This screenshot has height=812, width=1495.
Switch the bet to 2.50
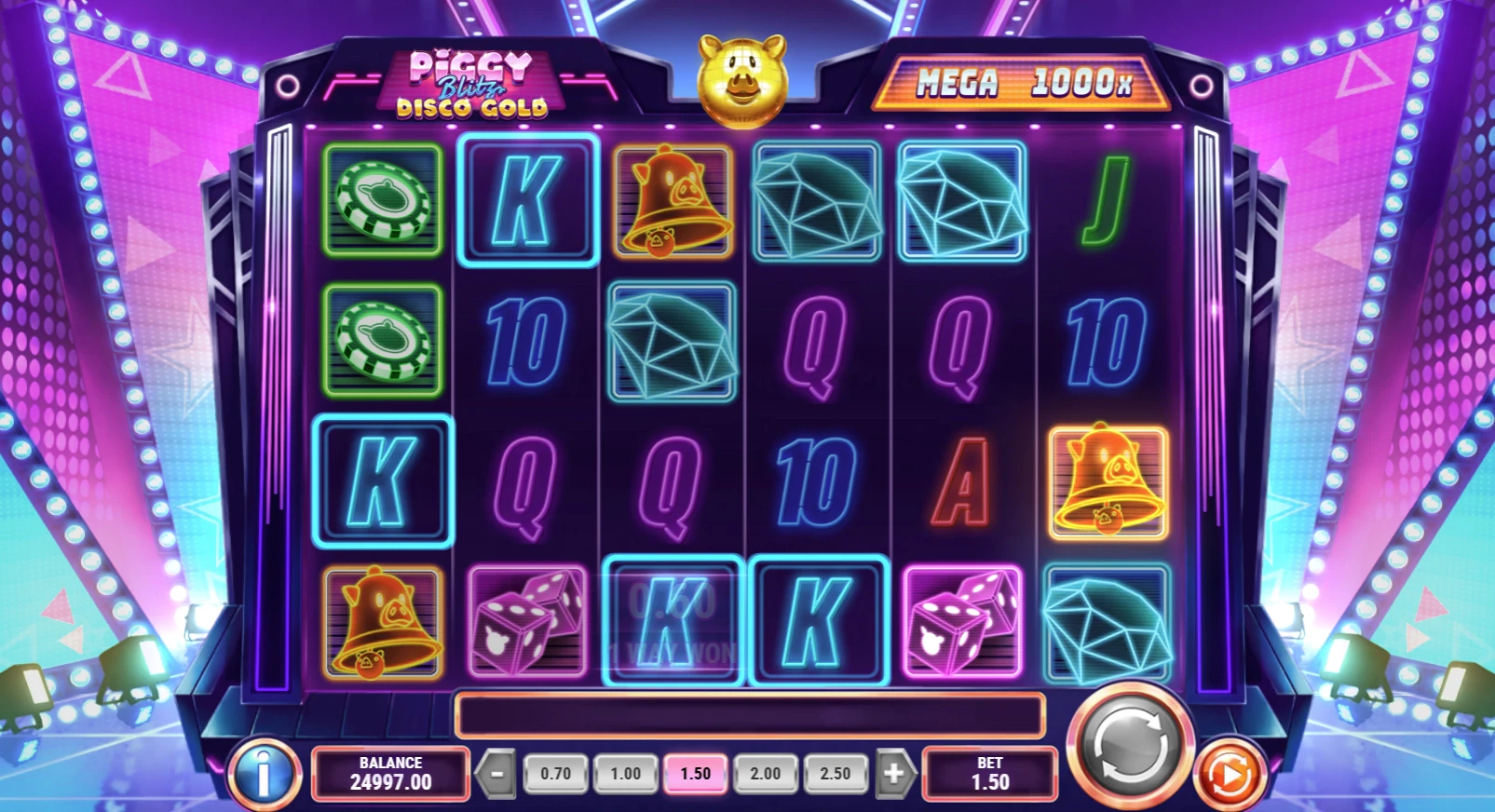tap(836, 773)
